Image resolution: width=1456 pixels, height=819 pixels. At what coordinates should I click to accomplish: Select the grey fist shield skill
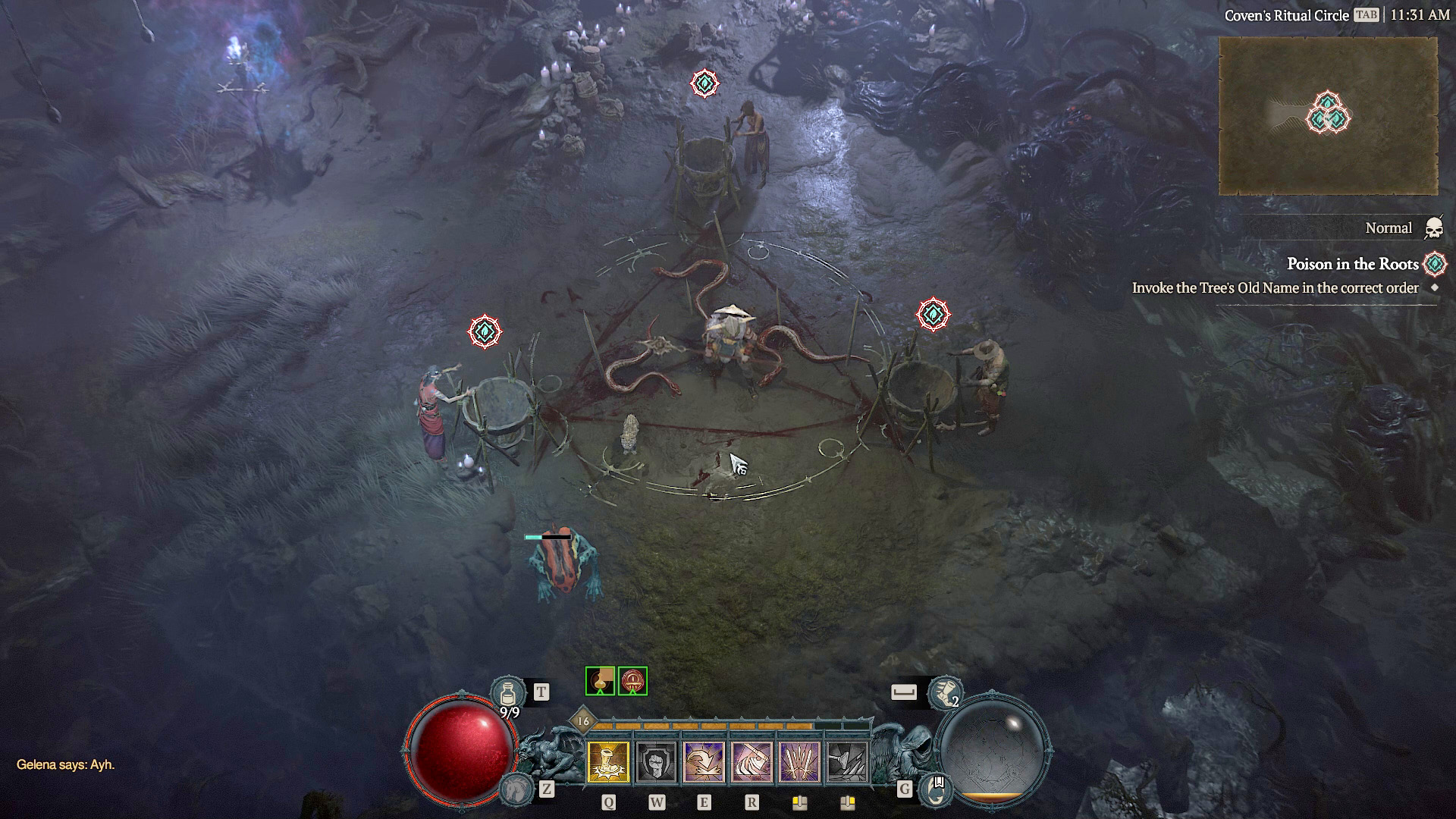point(656,761)
